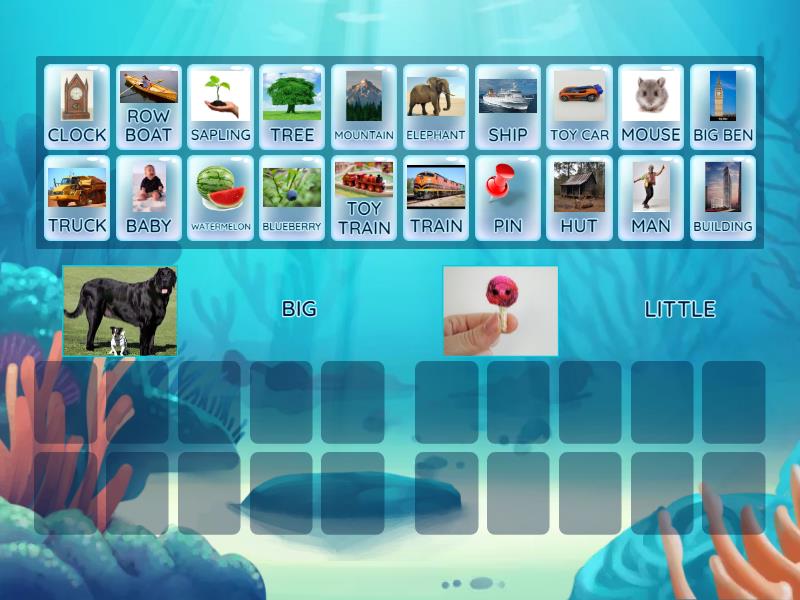Click the HUT card
Image resolution: width=800 pixels, height=600 pixels.
[x=580, y=198]
